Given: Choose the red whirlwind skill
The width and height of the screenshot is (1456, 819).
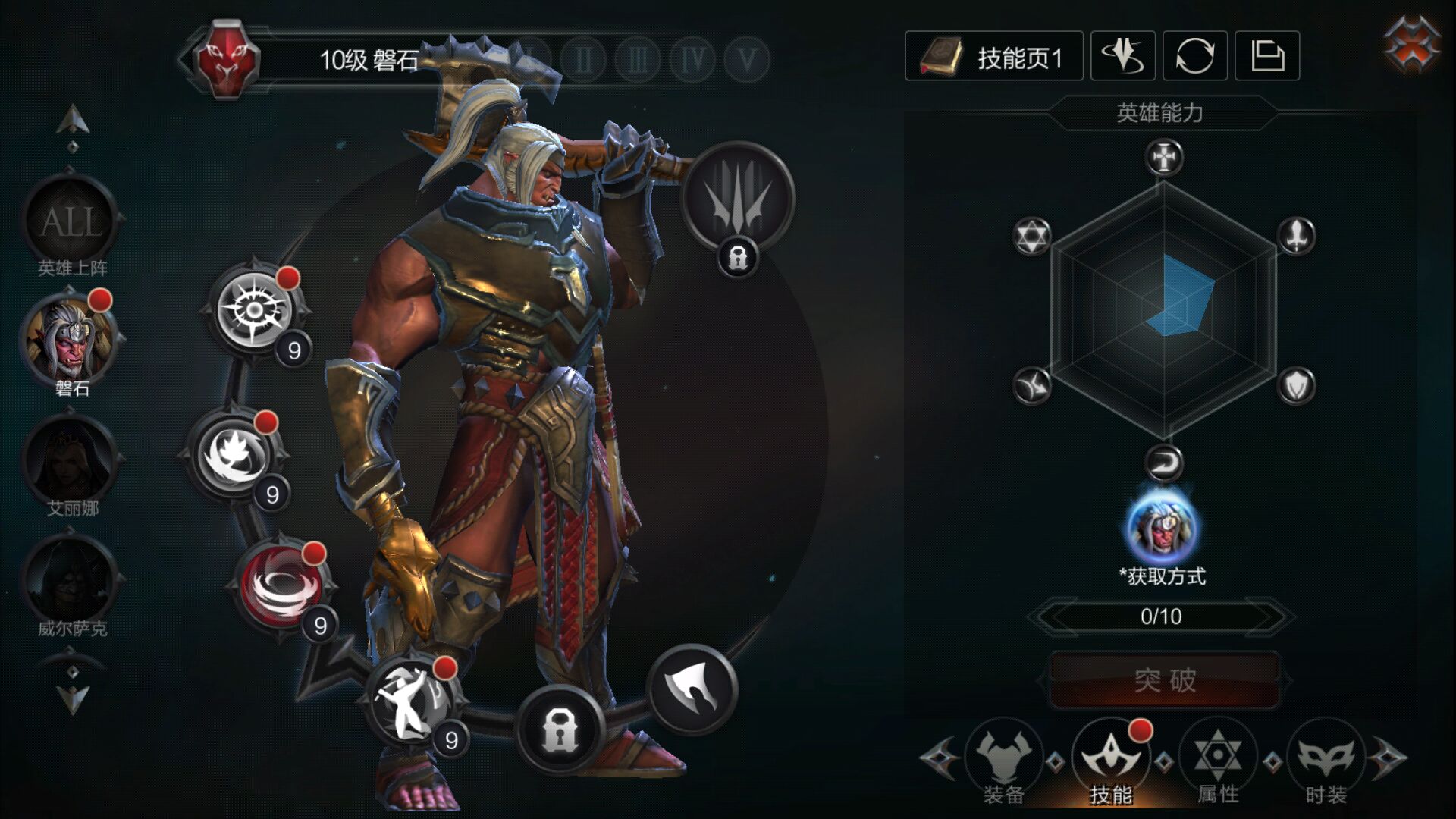Looking at the screenshot, I should click(281, 584).
